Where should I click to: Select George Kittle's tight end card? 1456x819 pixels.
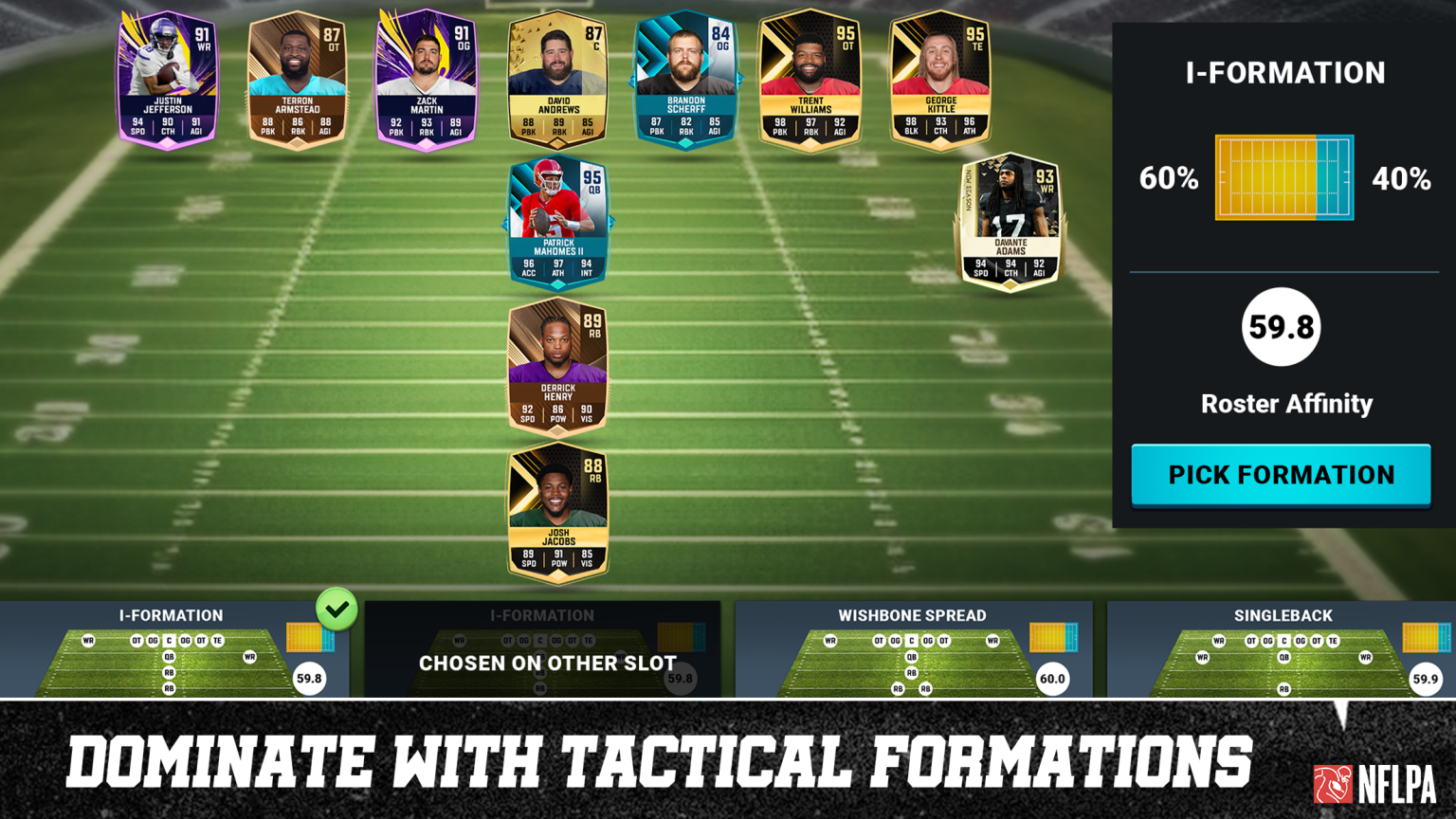tap(940, 79)
